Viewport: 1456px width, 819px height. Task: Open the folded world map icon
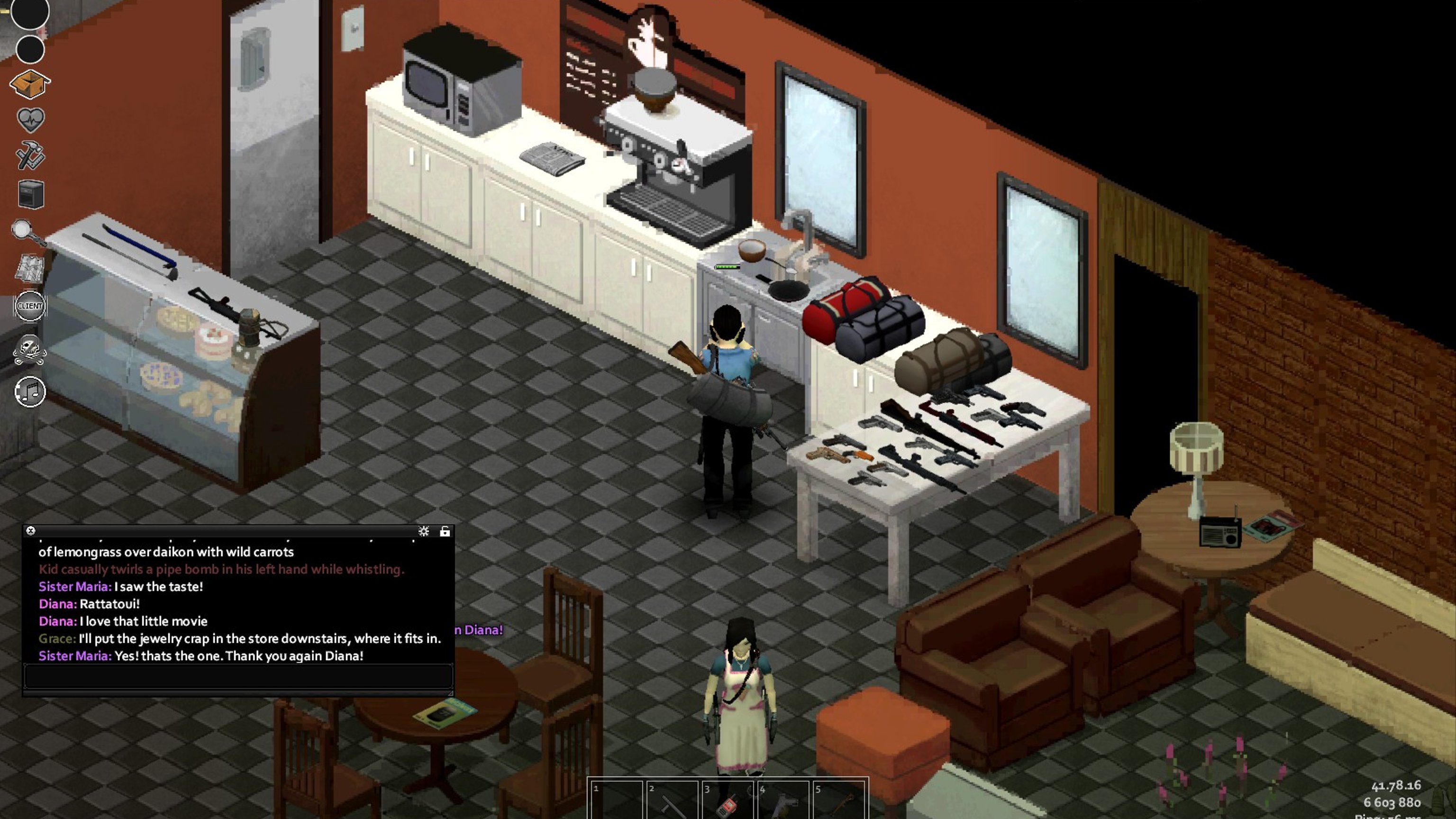30,267
